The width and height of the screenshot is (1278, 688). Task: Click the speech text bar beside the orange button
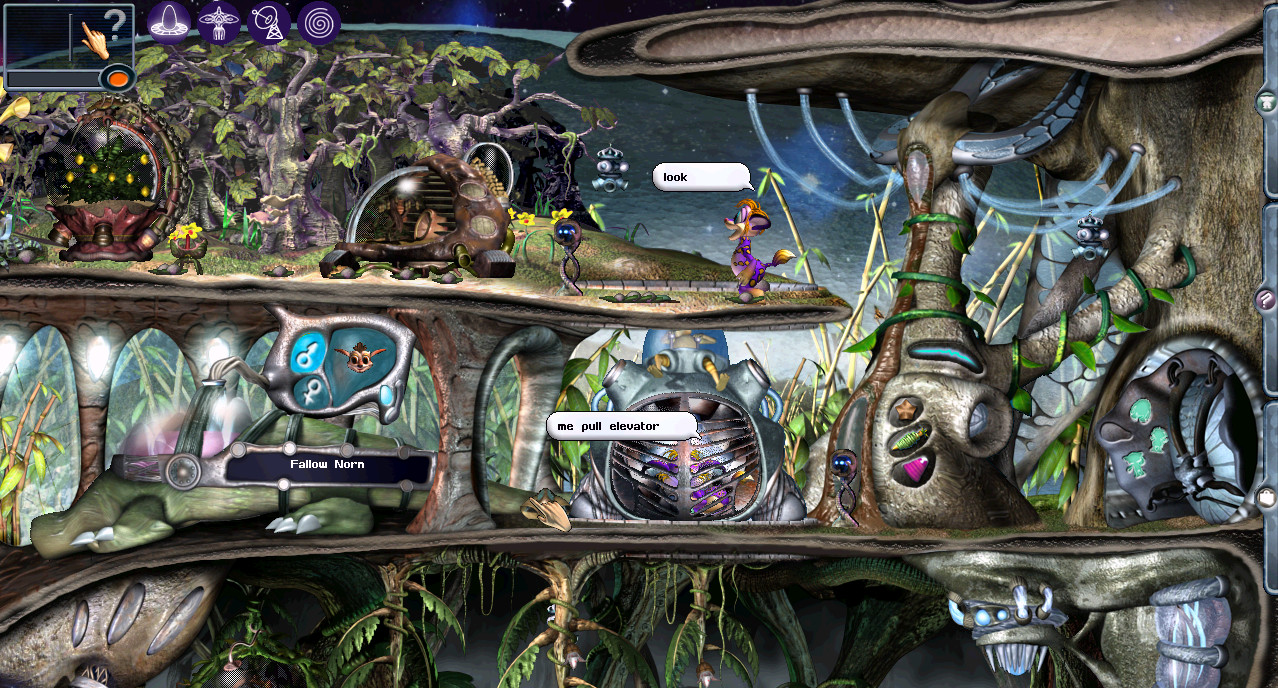(x=54, y=78)
